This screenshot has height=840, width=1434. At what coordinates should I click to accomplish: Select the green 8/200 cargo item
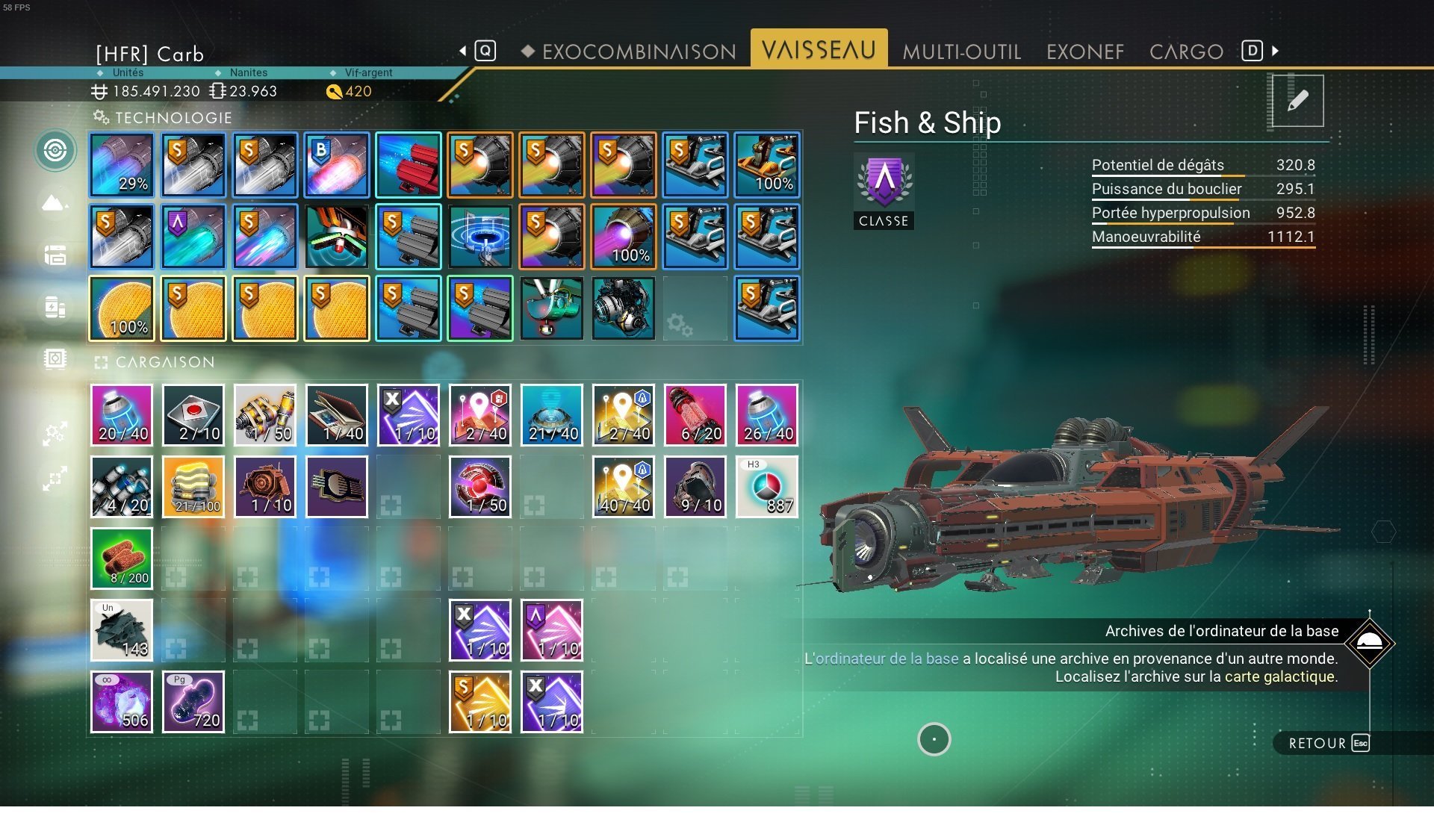click(x=122, y=559)
